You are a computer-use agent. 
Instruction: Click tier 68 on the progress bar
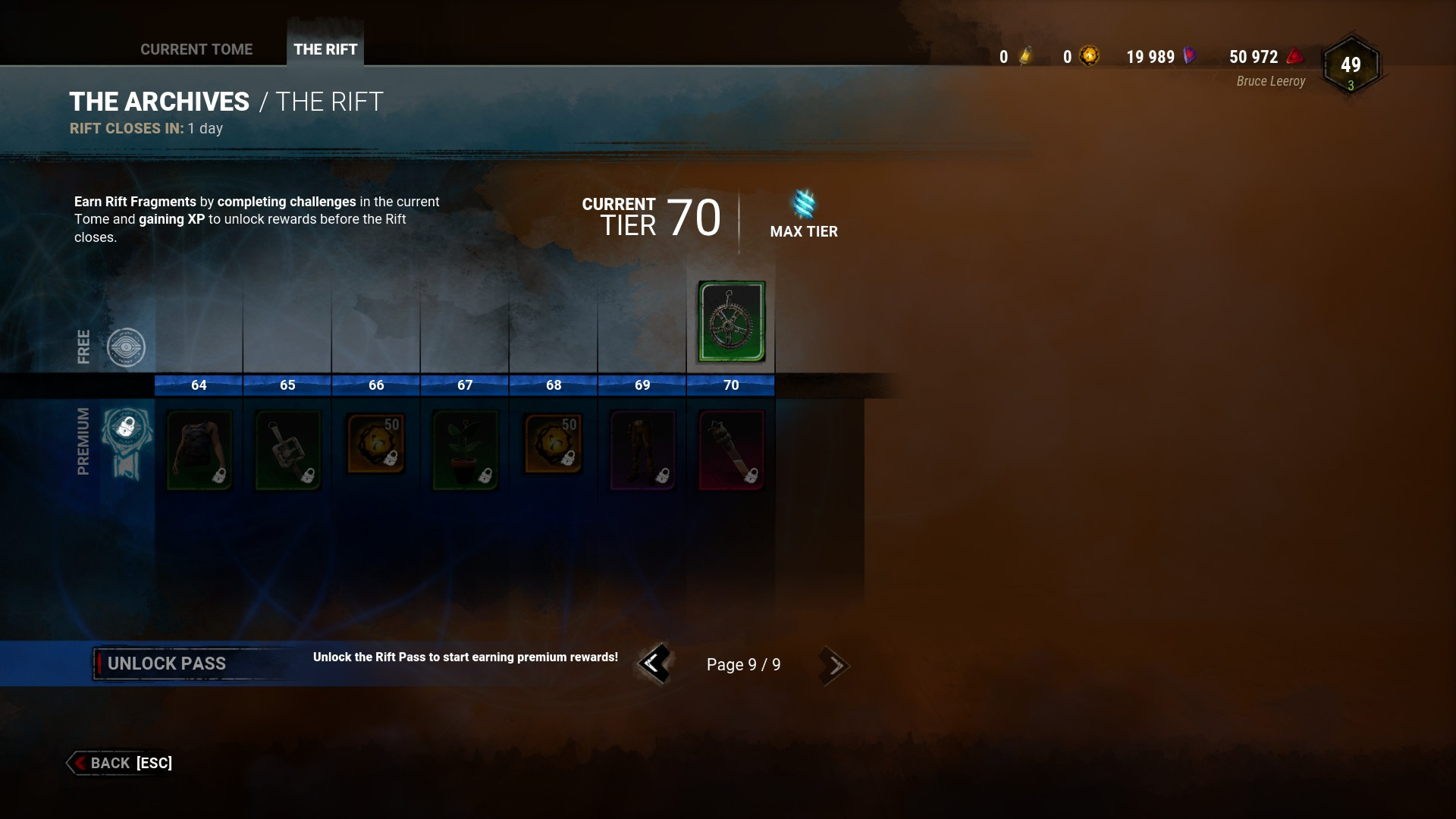553,385
